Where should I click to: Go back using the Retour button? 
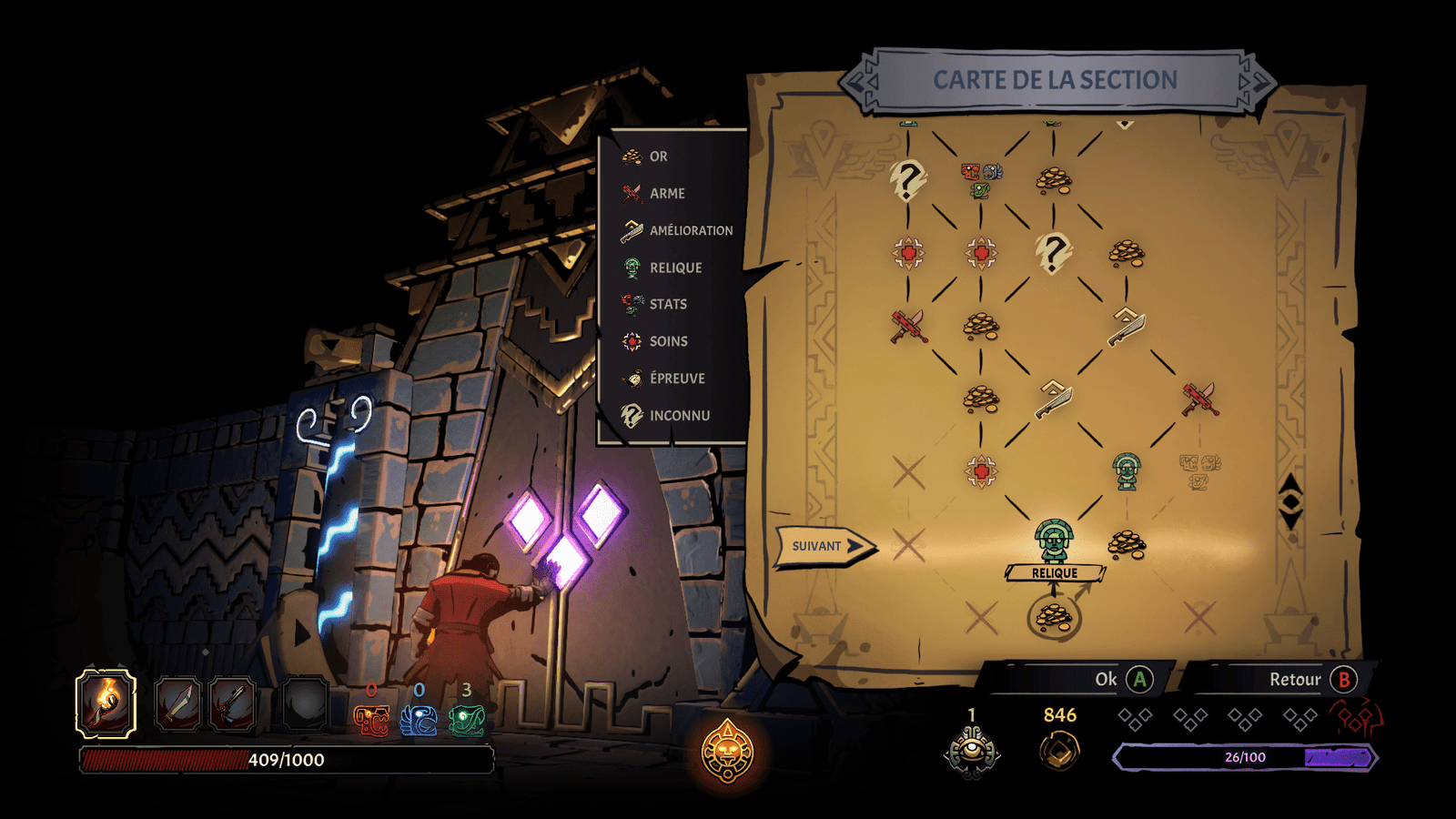[1312, 679]
